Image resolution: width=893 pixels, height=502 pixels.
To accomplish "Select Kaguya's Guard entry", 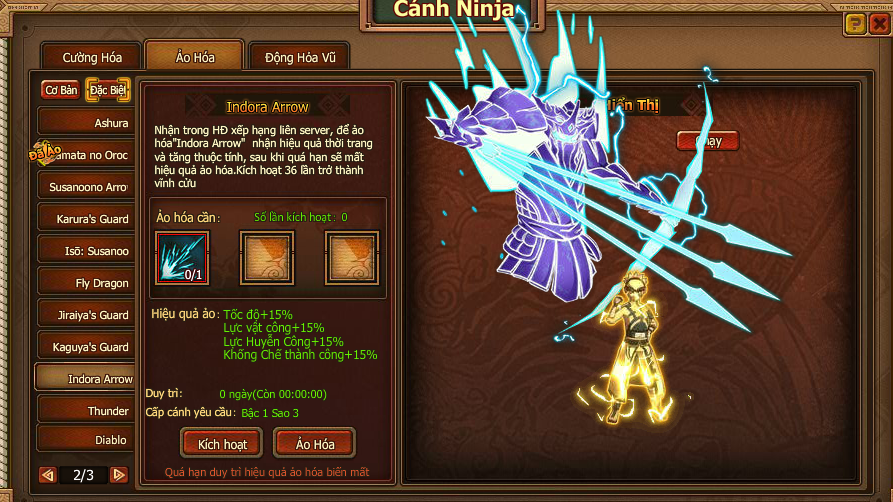I will pyautogui.click(x=86, y=347).
